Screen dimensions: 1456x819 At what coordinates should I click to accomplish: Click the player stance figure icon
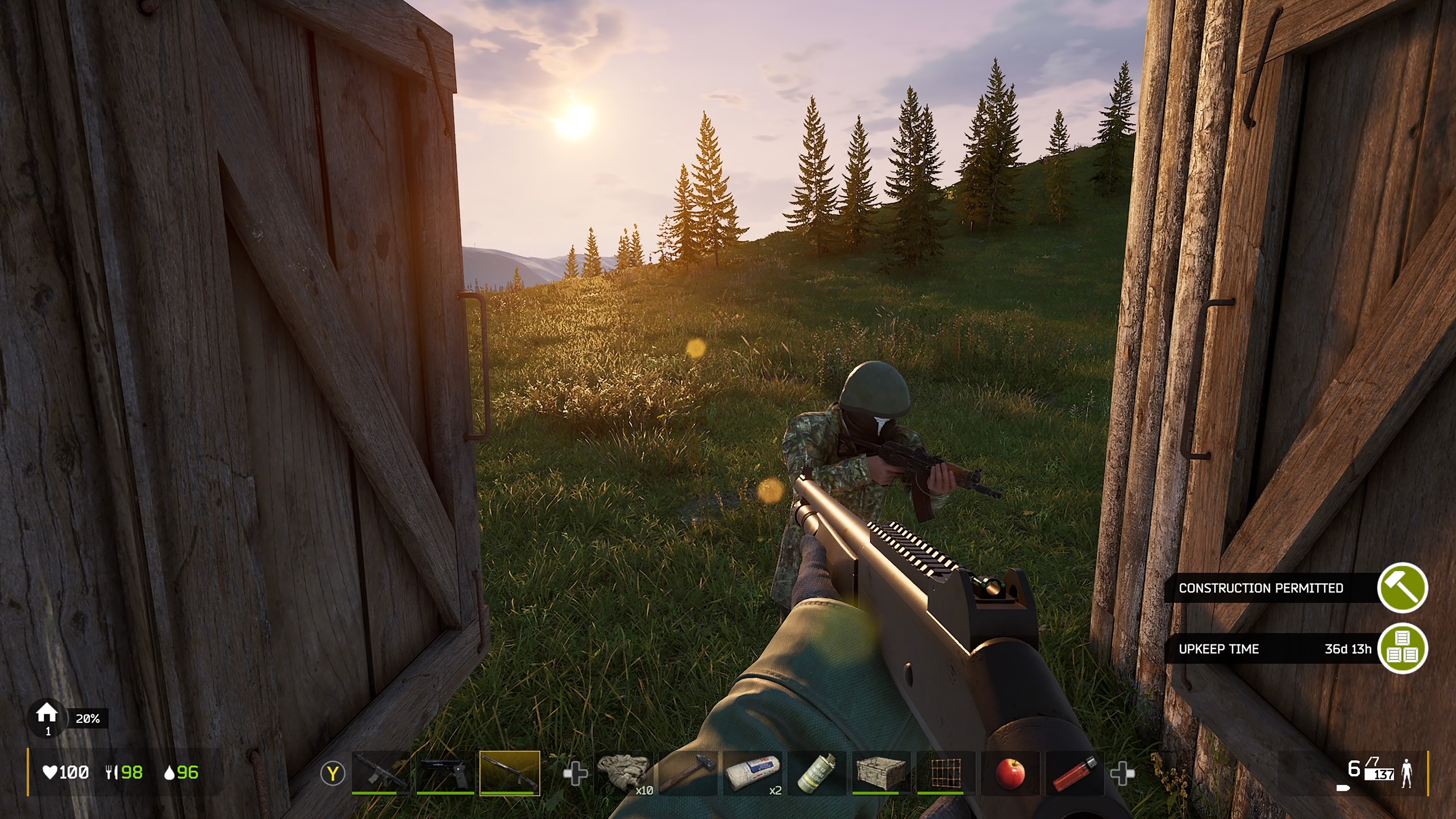(1407, 773)
